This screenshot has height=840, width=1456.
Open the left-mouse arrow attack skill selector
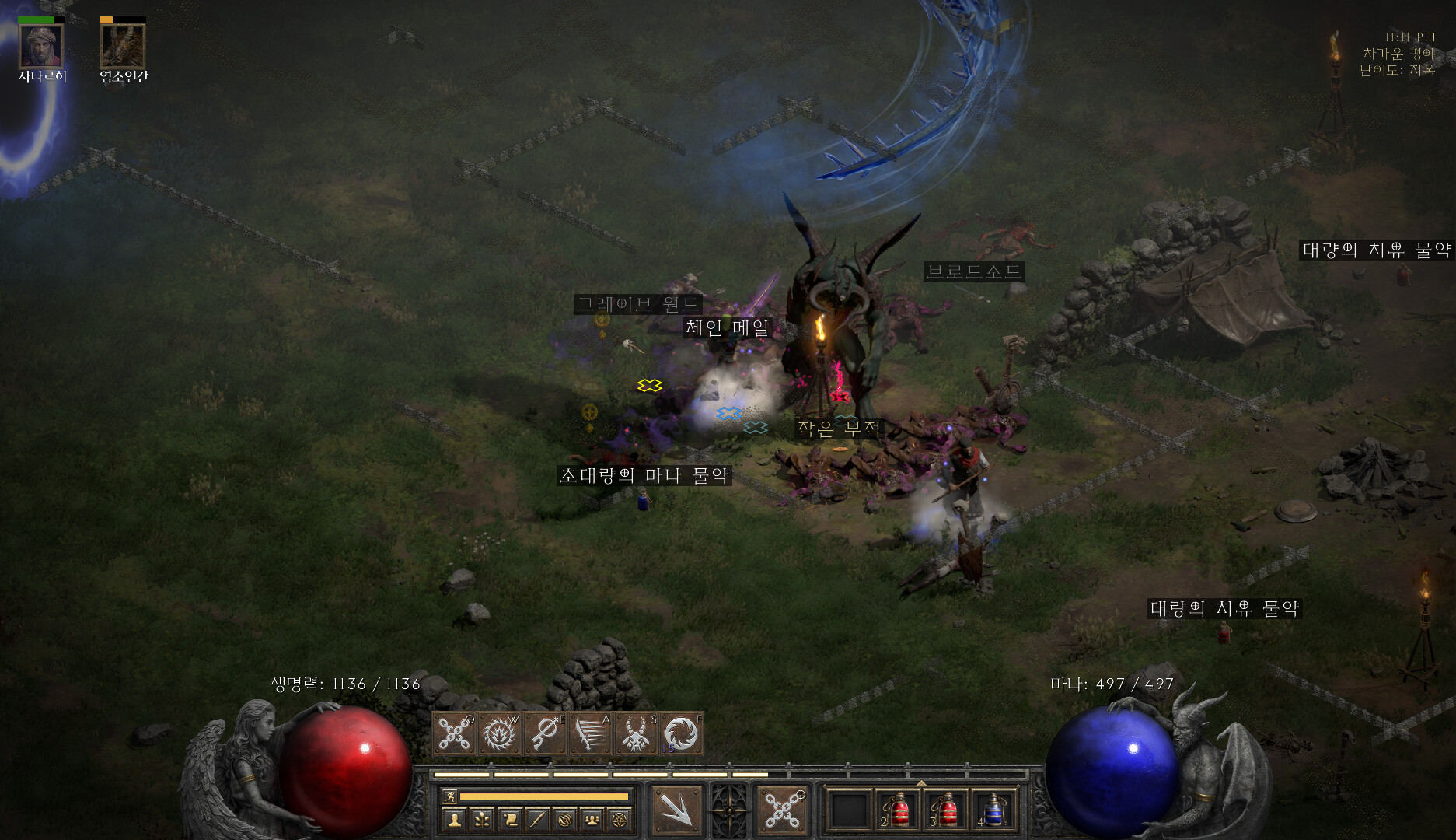point(676,810)
